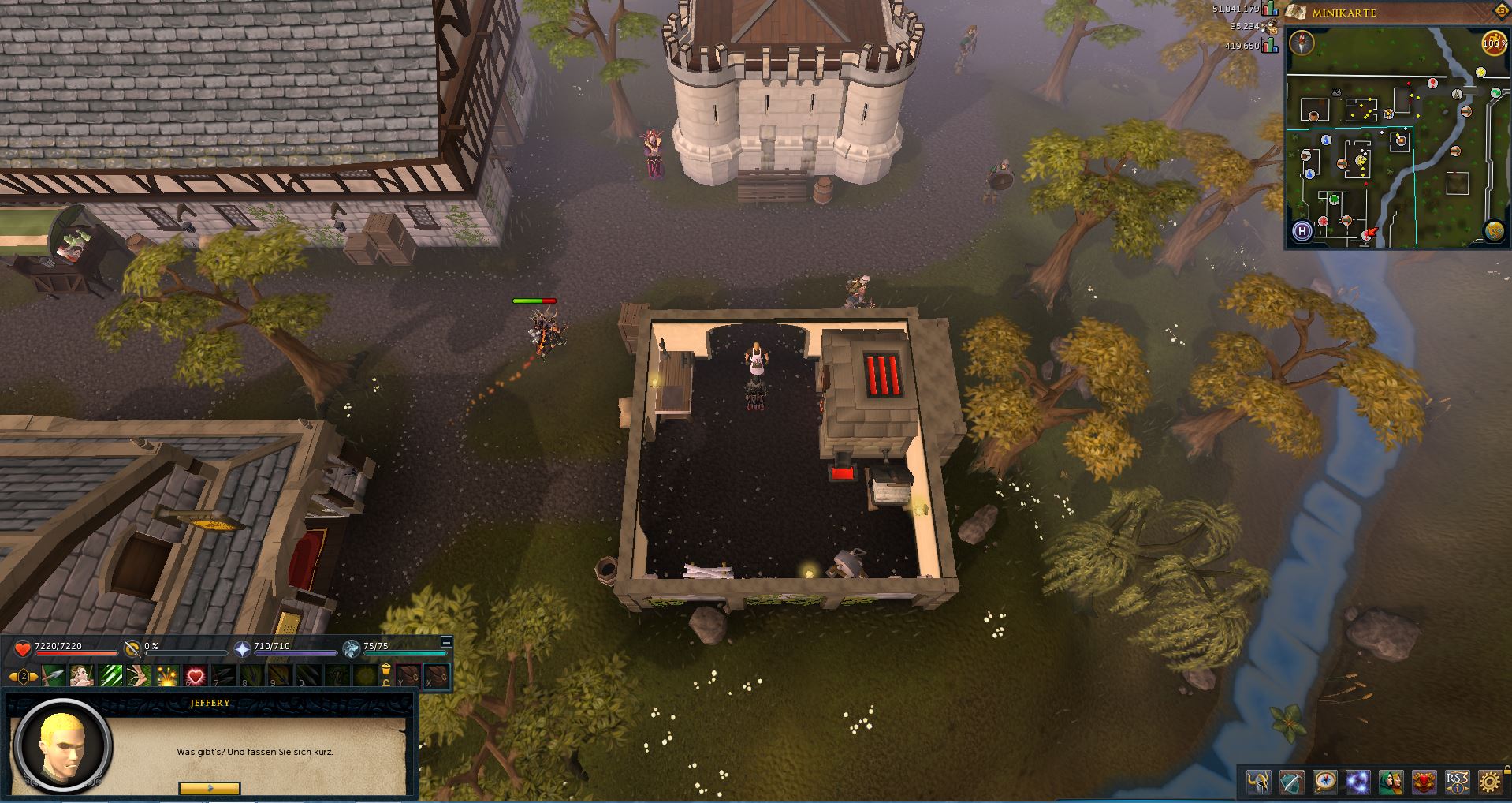Click the compass on the minimap
Screen dimensions: 1512x803
[1302, 43]
